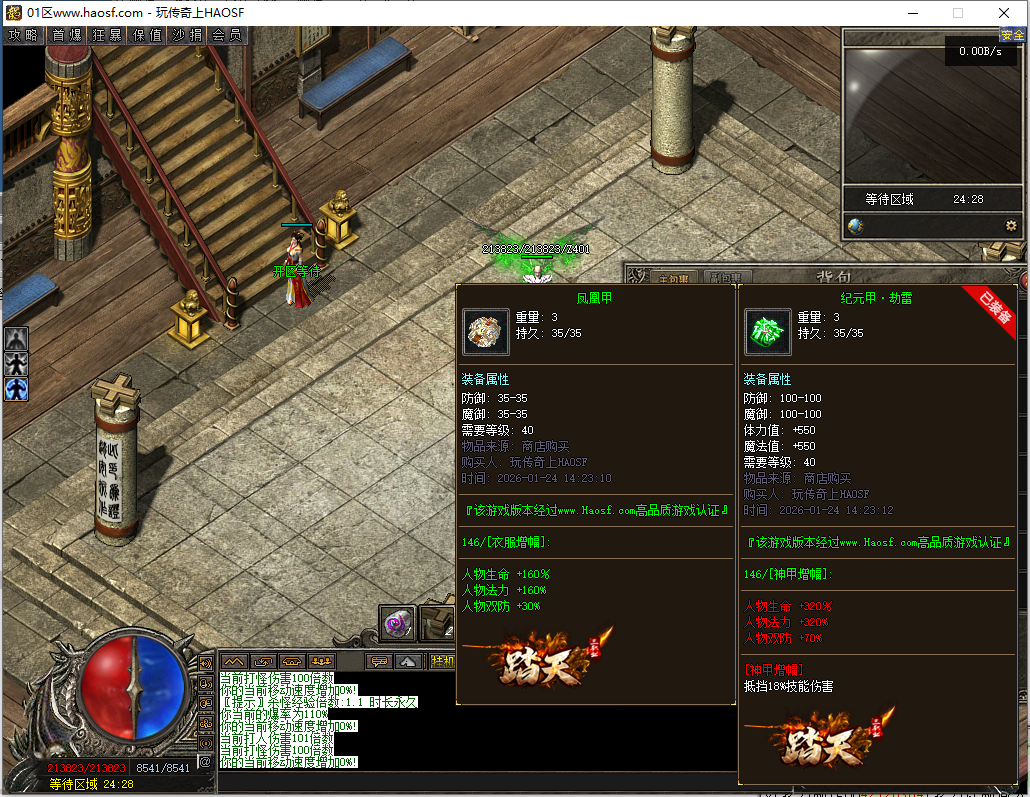Toggle the @ chat channel button
Viewport: 1030px width, 797px height.
[206, 762]
